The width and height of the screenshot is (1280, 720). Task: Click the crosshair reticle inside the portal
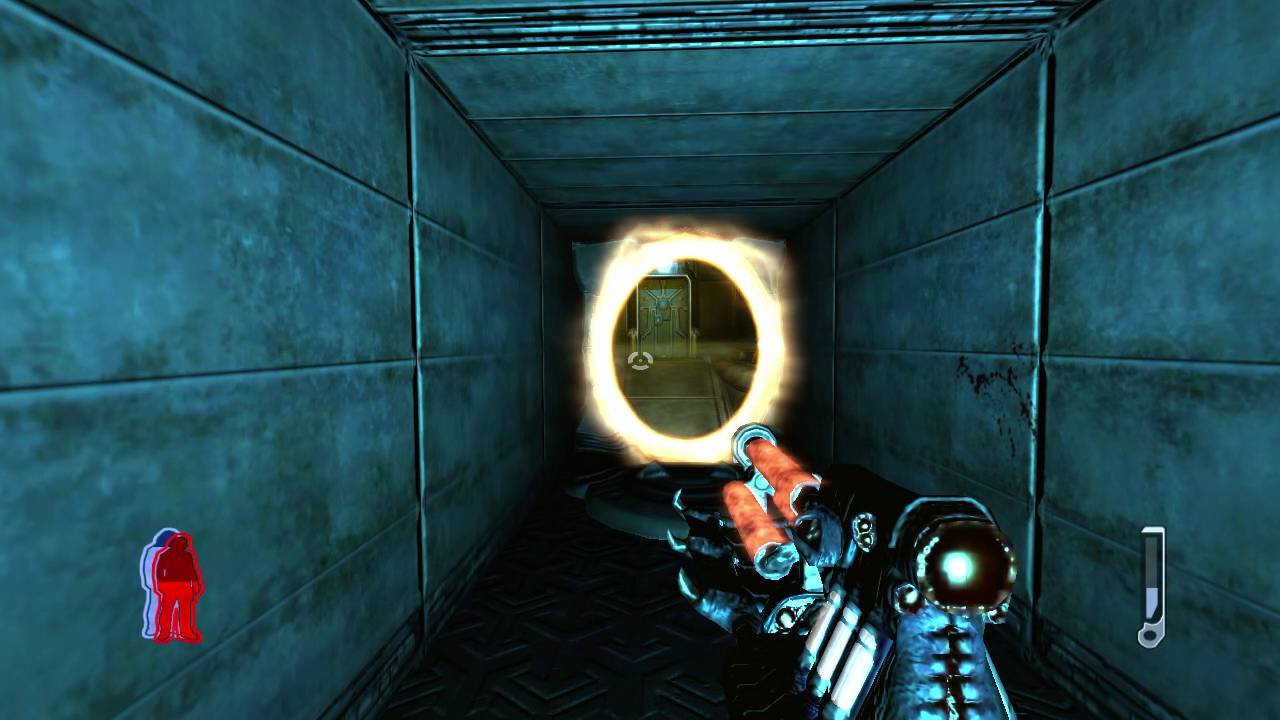tap(638, 360)
